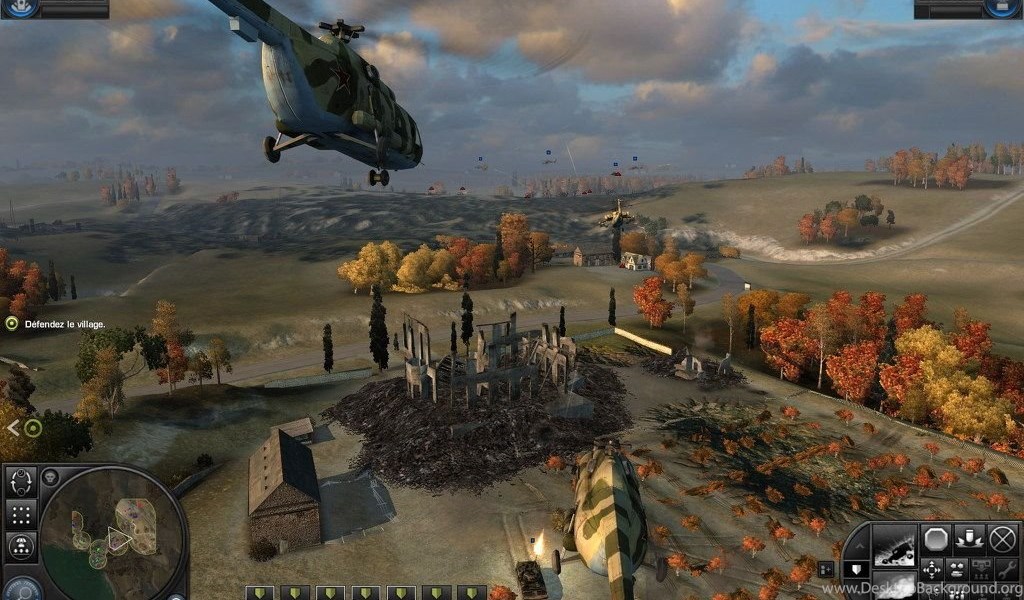Use the four-arrow move command
Image resolution: width=1024 pixels, height=600 pixels.
(x=932, y=570)
